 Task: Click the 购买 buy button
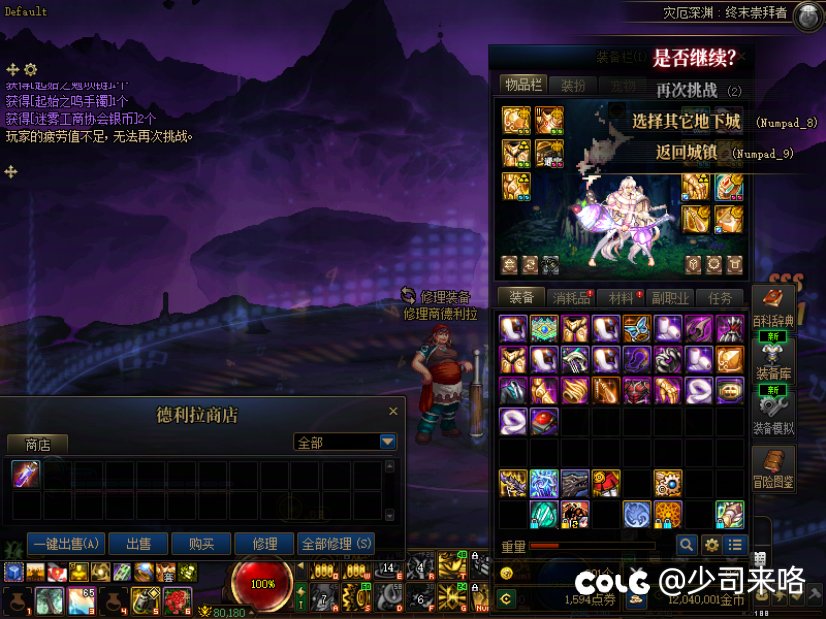(201, 544)
